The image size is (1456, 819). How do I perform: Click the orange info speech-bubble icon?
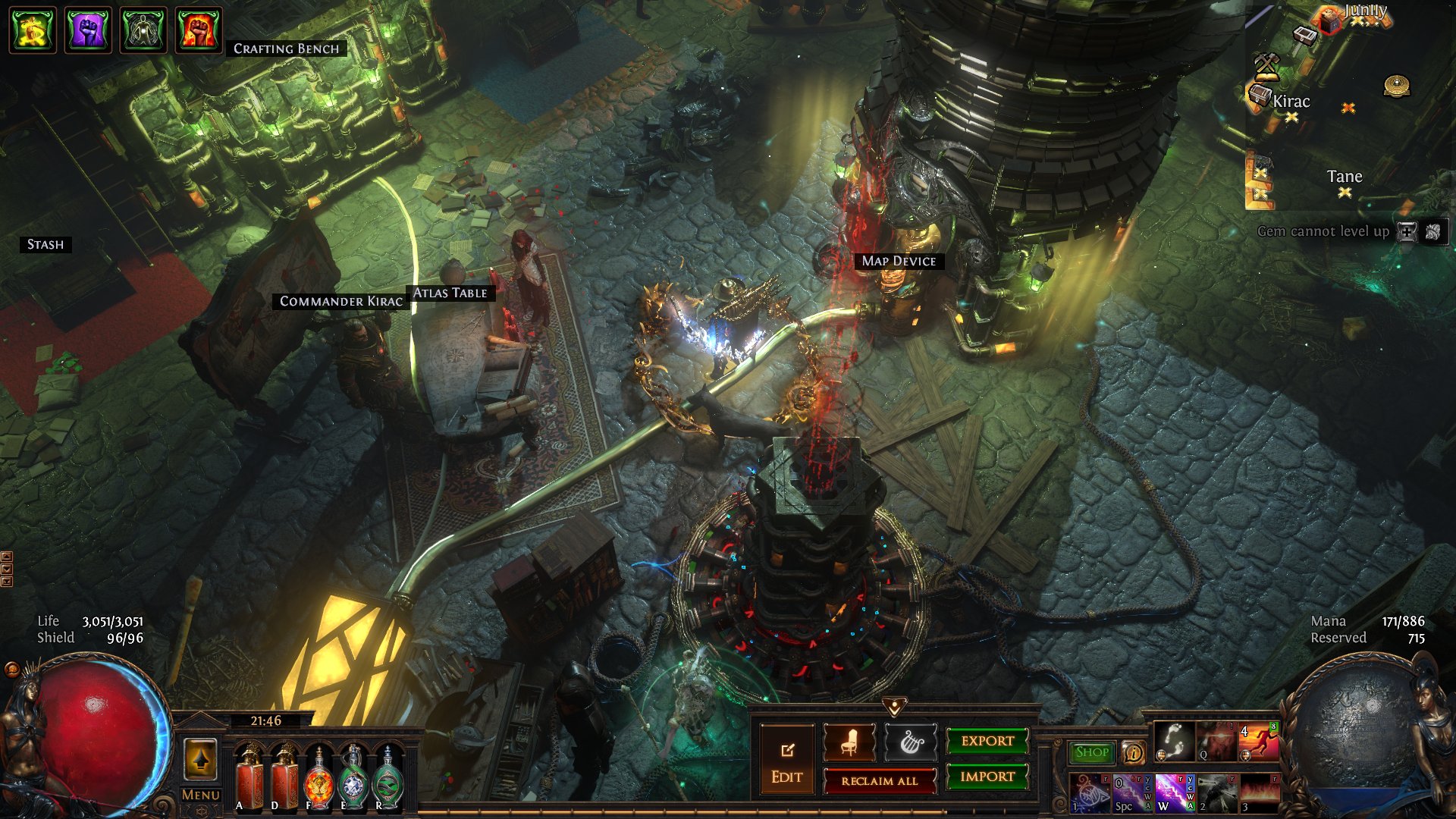coord(1134,752)
